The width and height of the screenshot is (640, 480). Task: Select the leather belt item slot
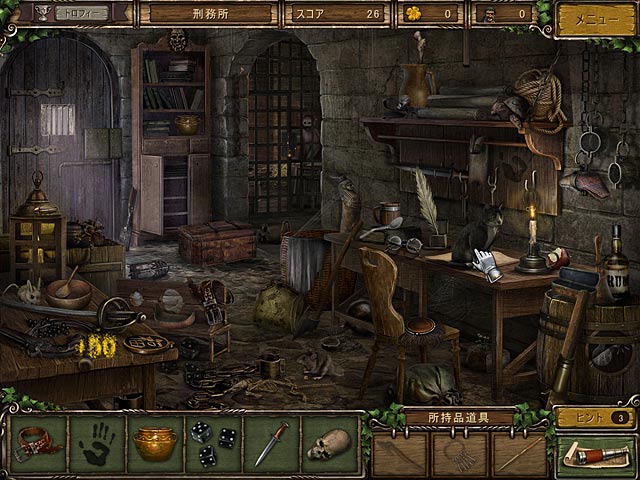coord(39,443)
